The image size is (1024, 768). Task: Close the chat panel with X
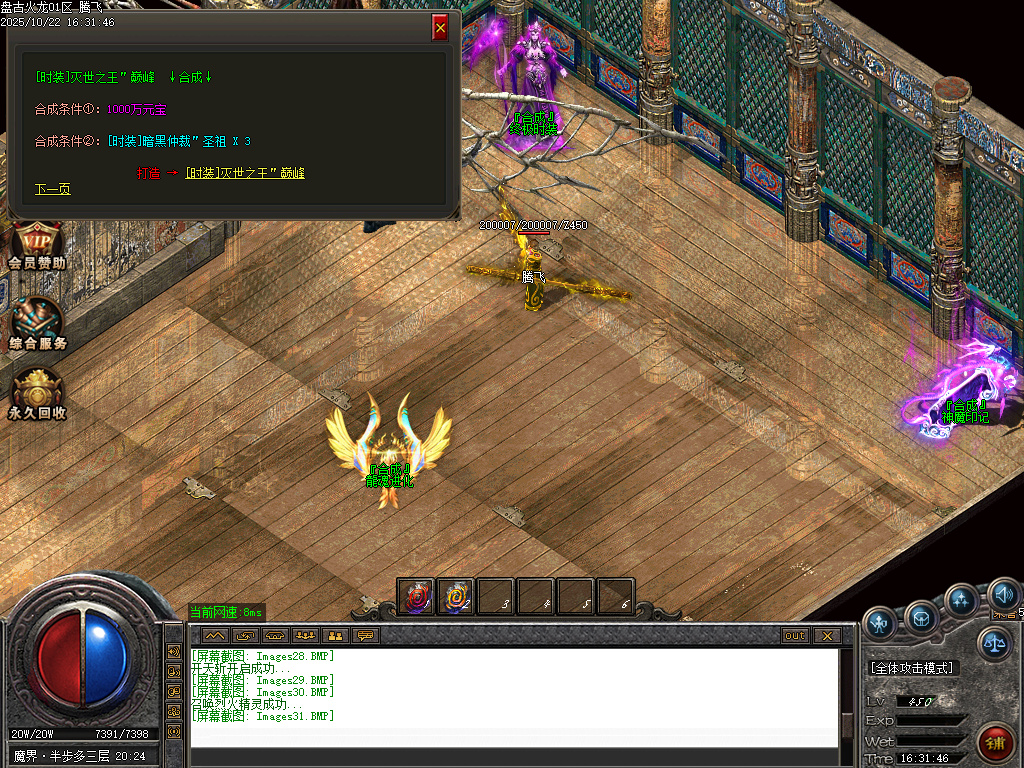coord(826,636)
